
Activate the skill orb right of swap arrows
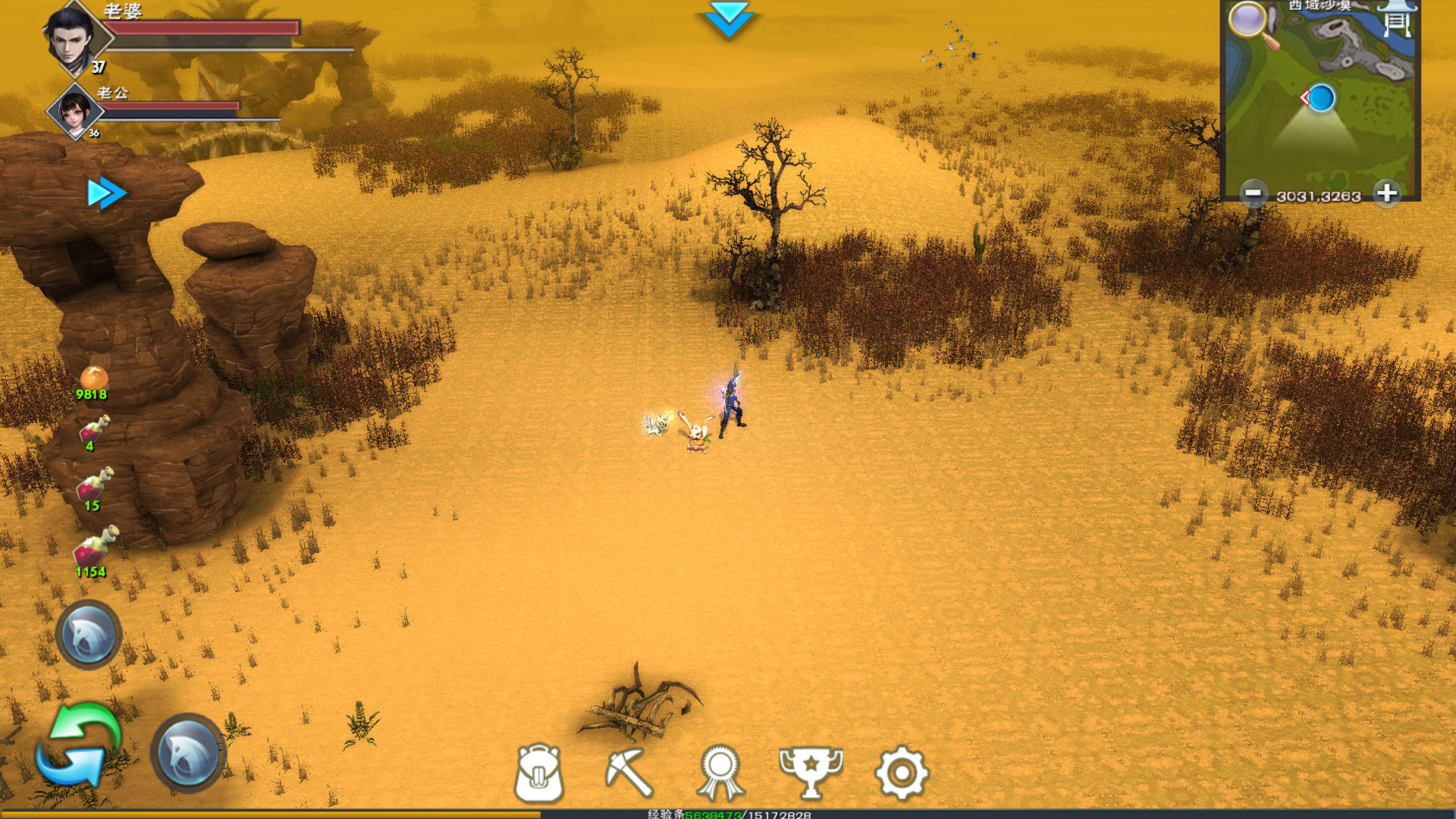(x=189, y=752)
